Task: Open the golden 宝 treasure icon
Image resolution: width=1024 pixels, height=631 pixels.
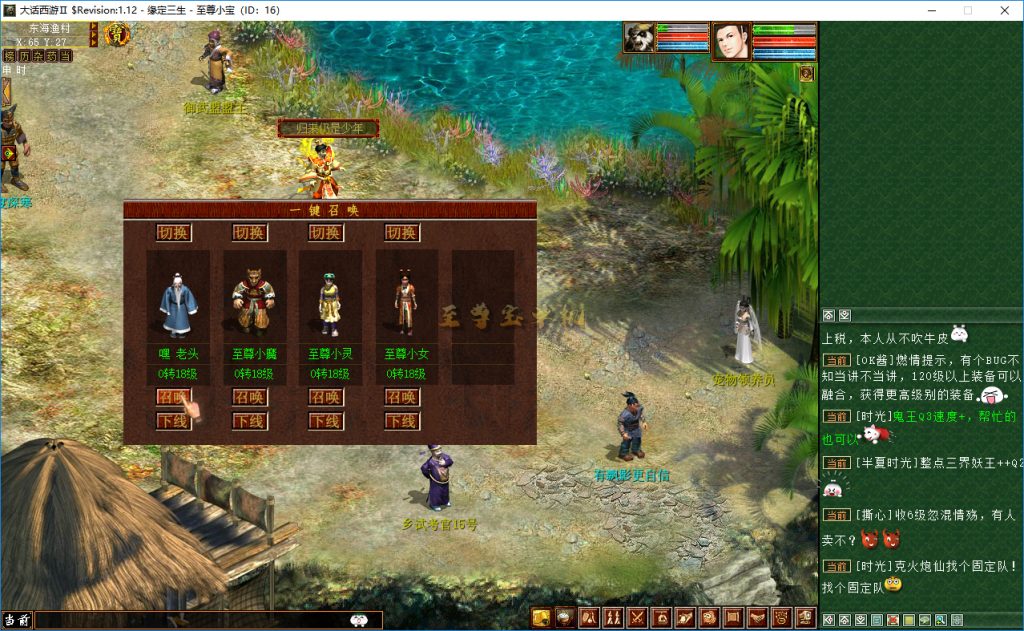Action: (115, 36)
